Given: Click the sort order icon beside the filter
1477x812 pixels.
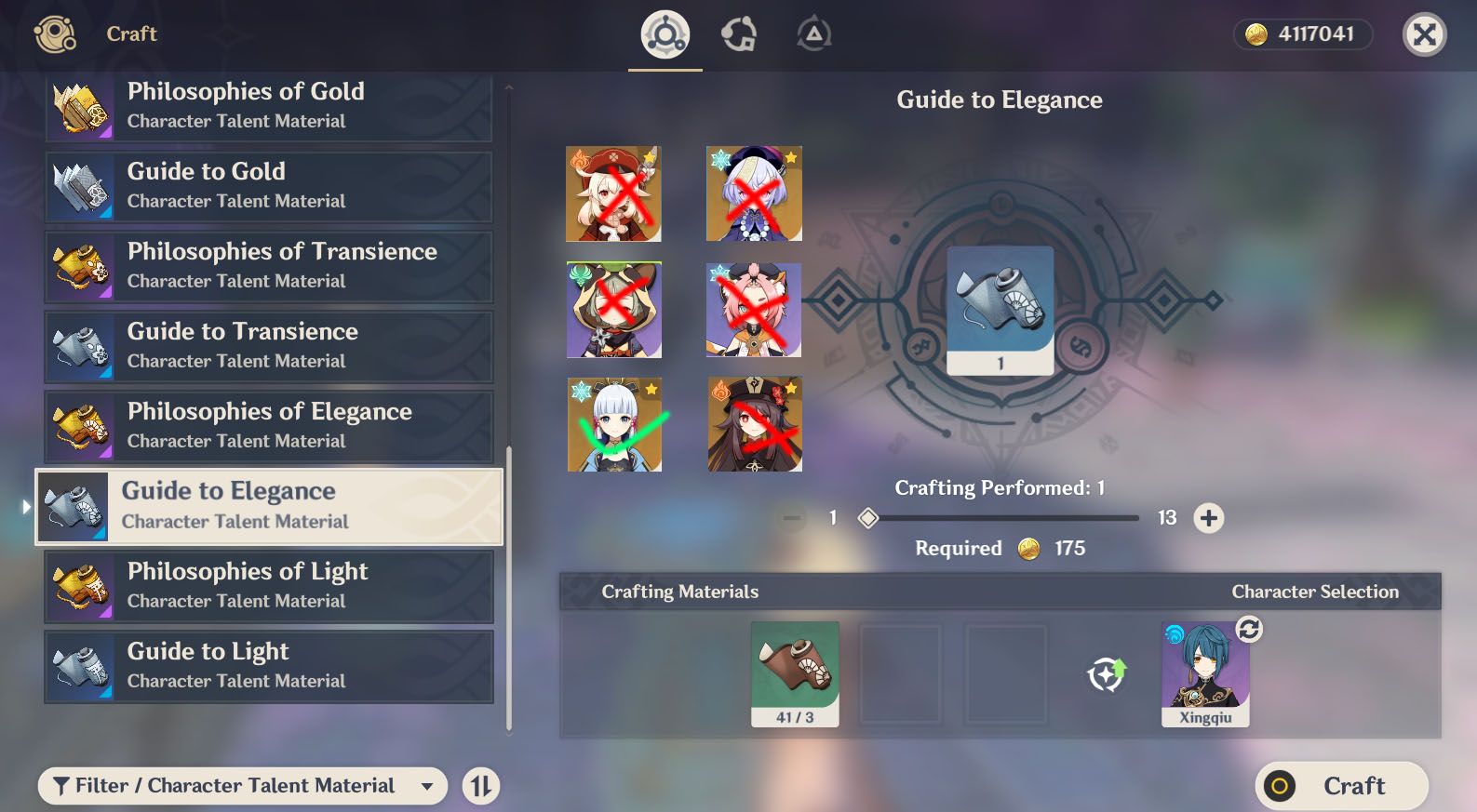Looking at the screenshot, I should coord(480,786).
